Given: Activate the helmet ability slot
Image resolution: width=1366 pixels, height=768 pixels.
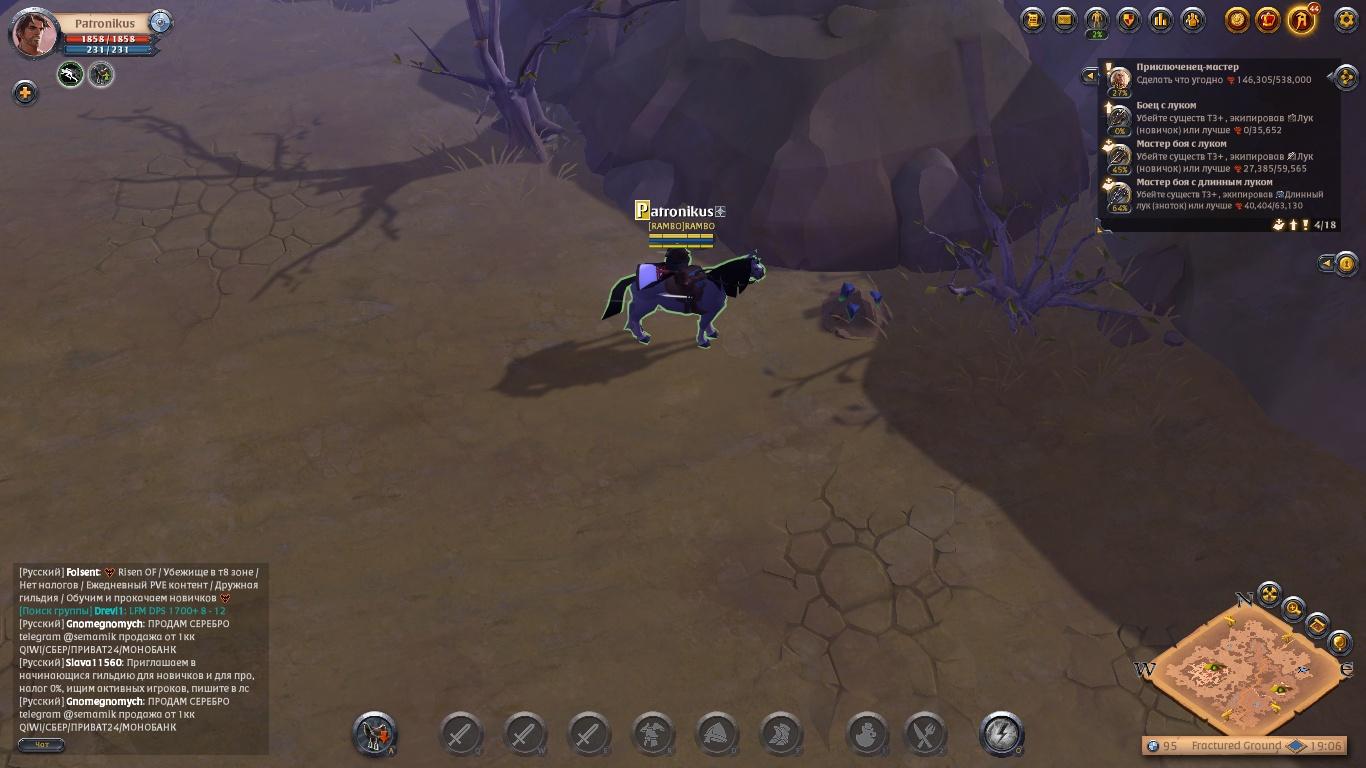Looking at the screenshot, I should pyautogui.click(x=717, y=734).
